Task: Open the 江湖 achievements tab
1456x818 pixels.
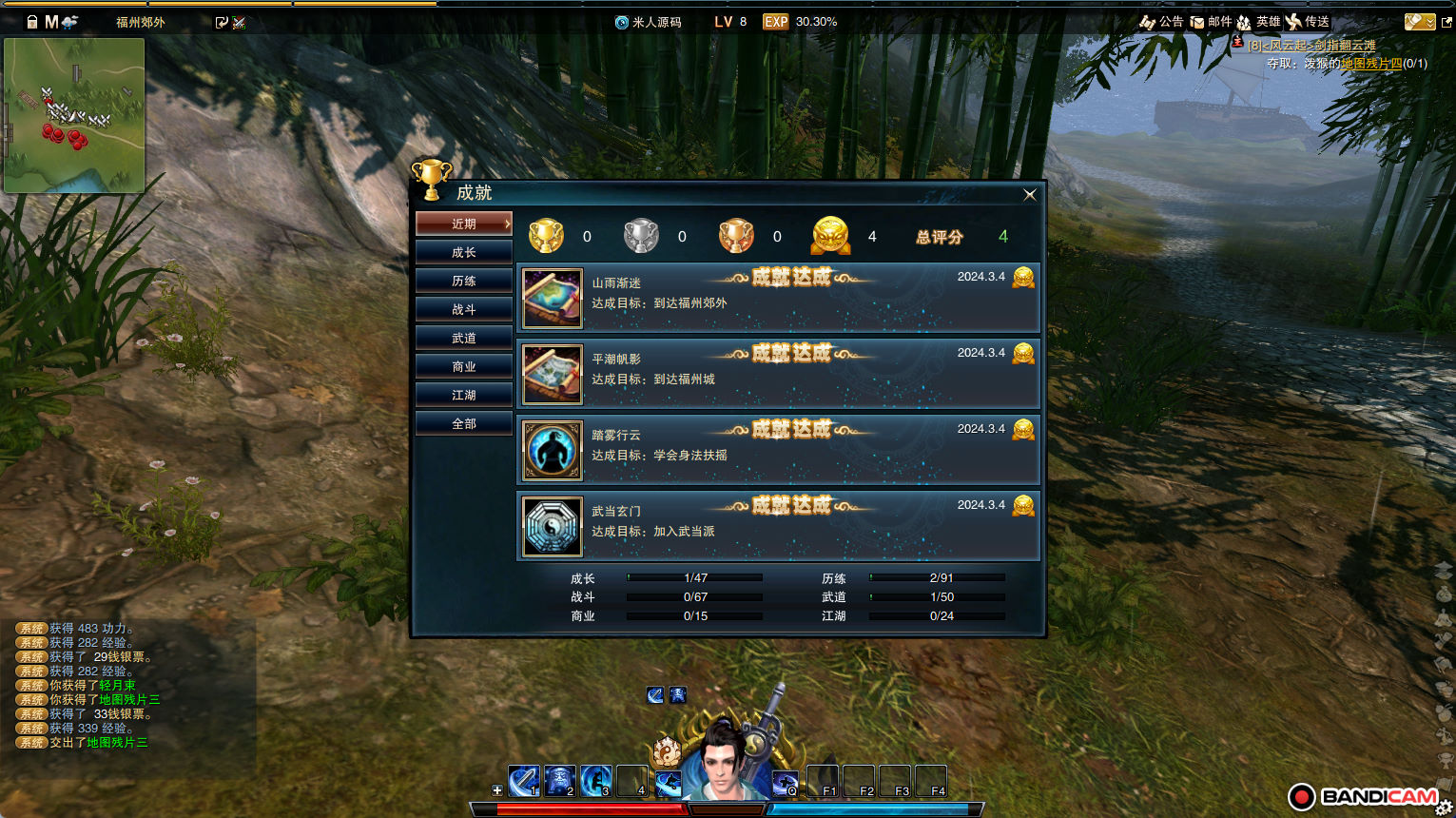Action: [464, 395]
